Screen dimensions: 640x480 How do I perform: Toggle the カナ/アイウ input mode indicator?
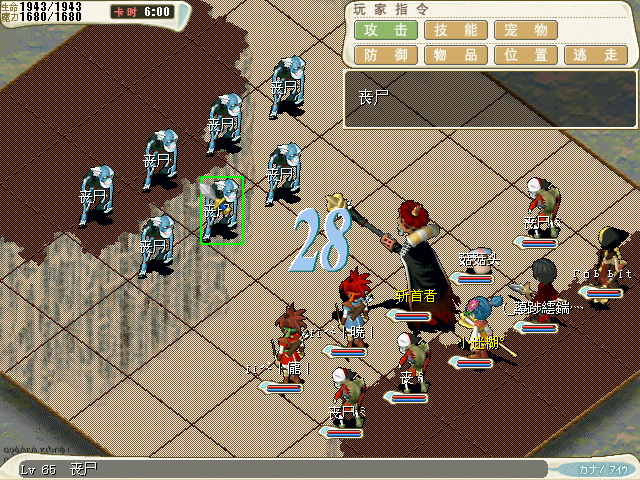602,468
